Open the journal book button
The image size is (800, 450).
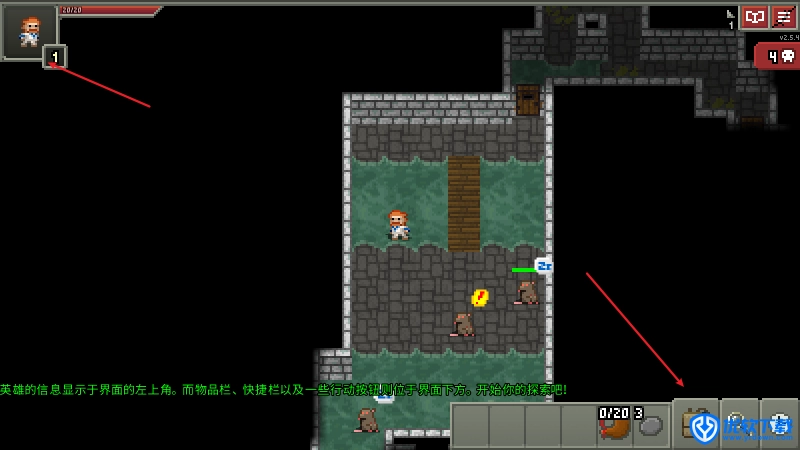(754, 17)
